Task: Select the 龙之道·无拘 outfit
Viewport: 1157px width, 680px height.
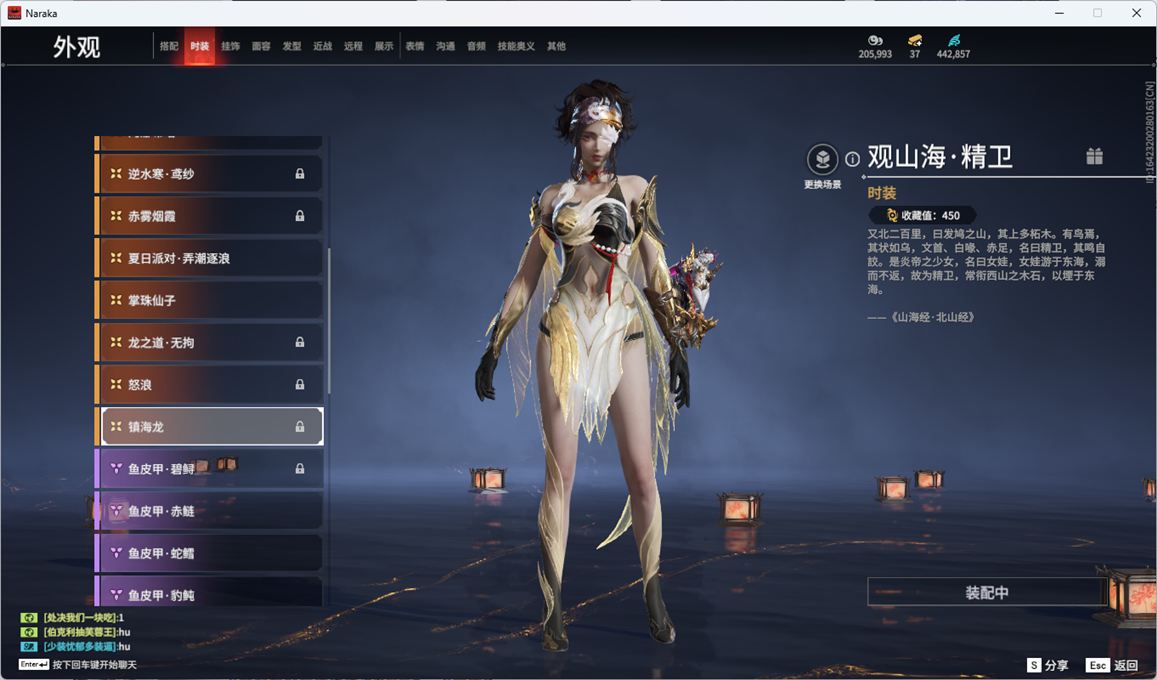Action: tap(210, 342)
